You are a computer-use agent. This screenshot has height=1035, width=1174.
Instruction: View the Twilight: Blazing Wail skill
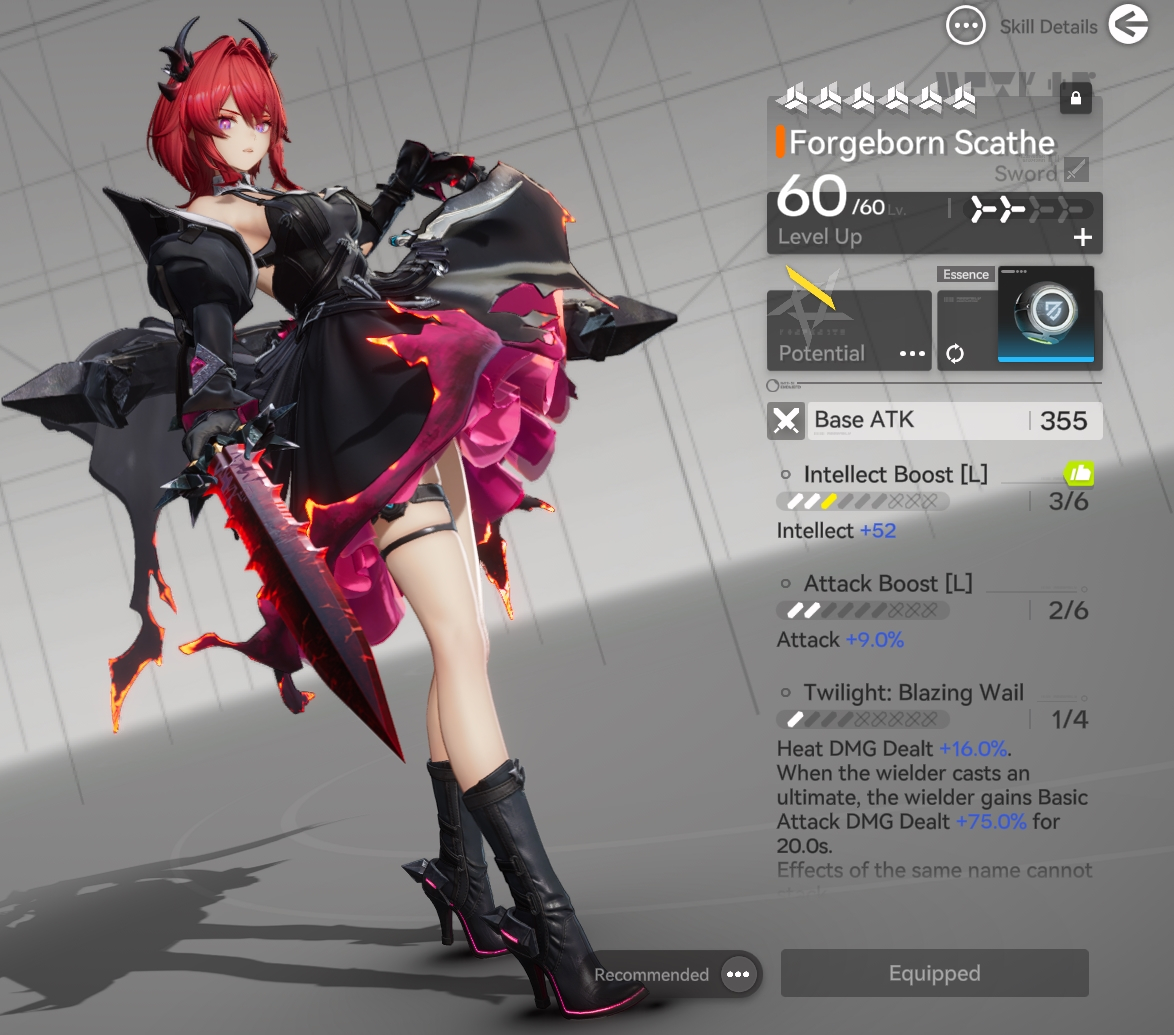pyautogui.click(x=913, y=693)
